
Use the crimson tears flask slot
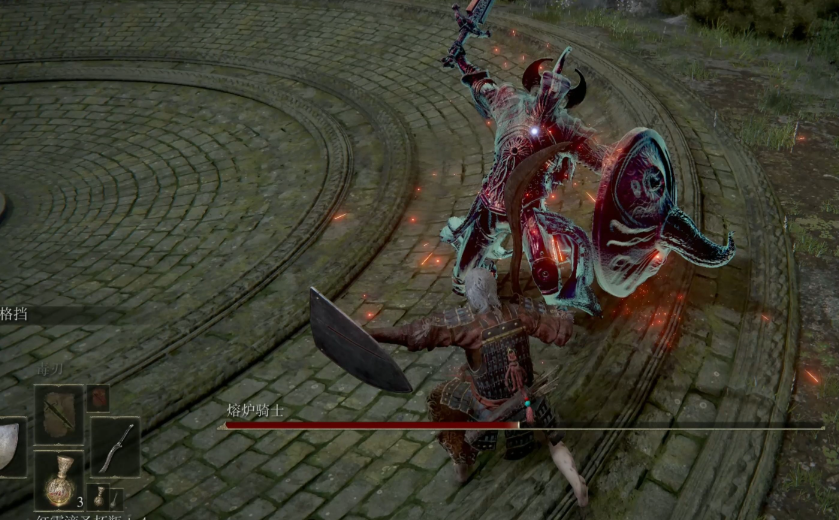coord(59,479)
